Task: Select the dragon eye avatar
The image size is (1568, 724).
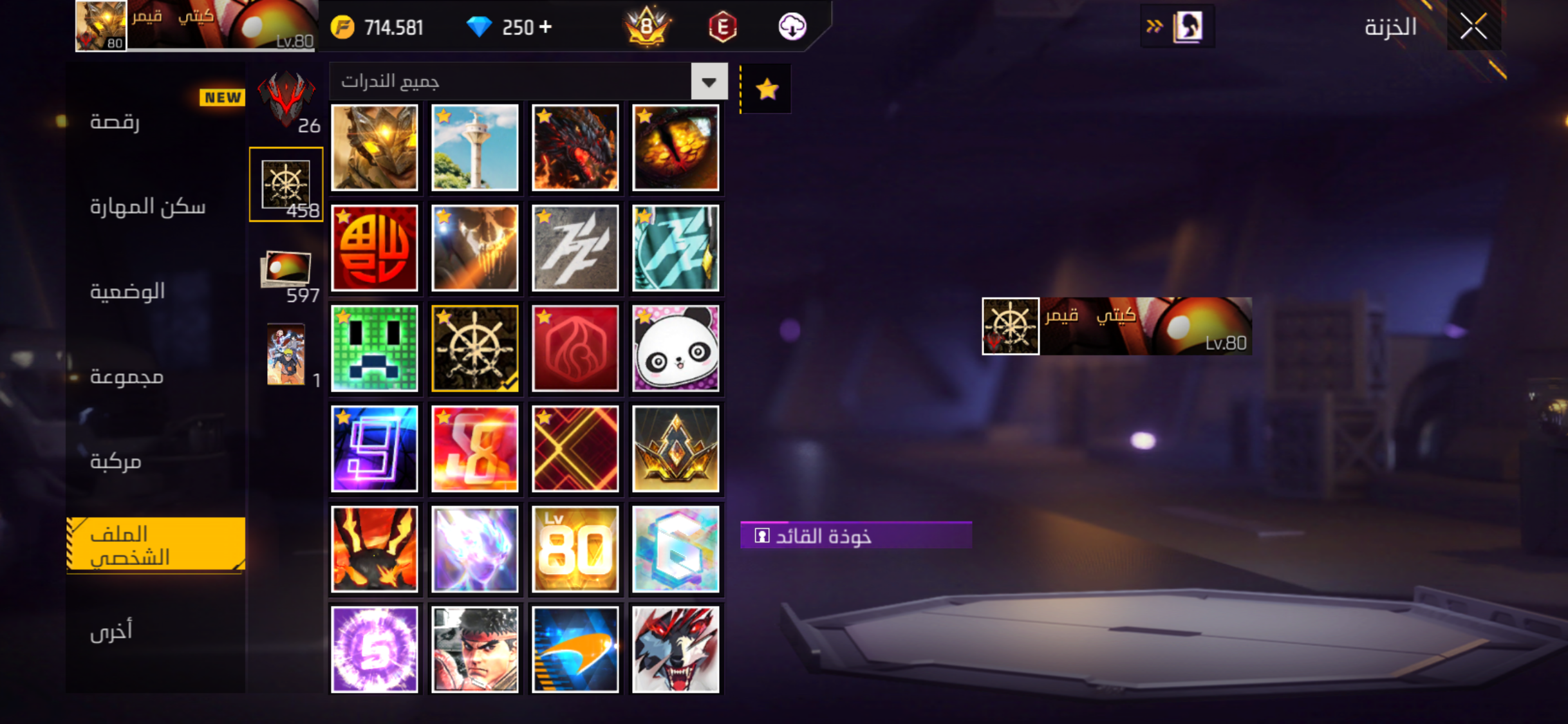Action: click(675, 147)
